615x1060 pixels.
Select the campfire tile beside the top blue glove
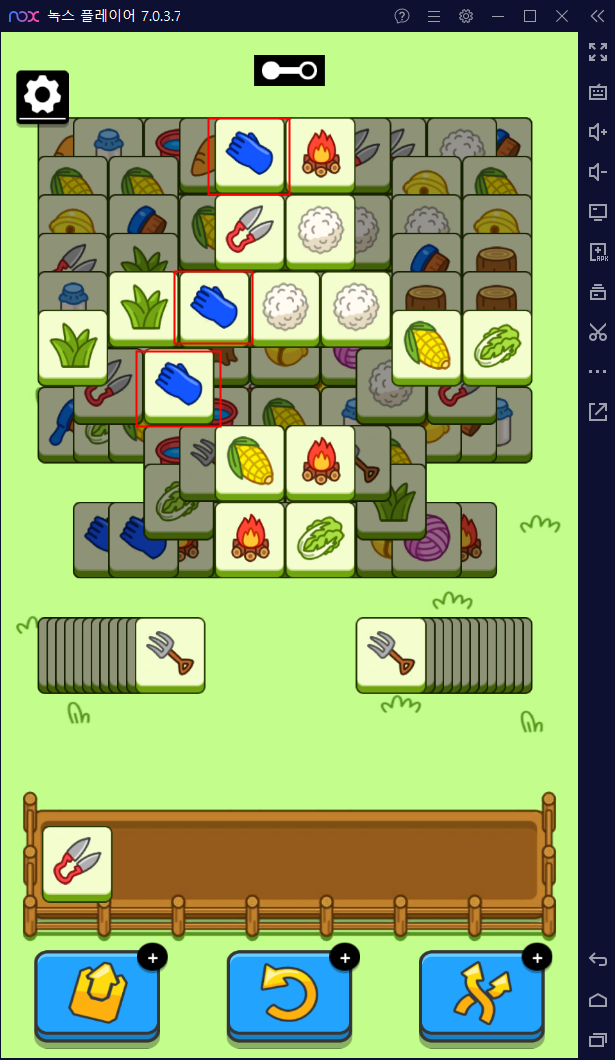coord(321,152)
